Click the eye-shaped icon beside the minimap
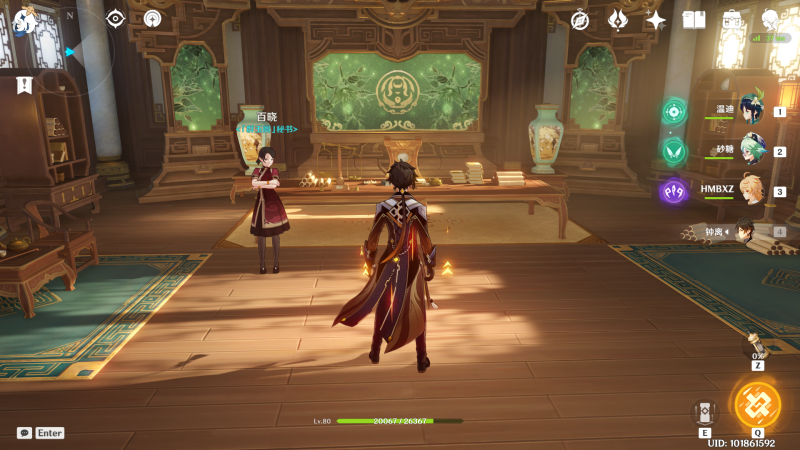This screenshot has height=450, width=800. (x=116, y=19)
